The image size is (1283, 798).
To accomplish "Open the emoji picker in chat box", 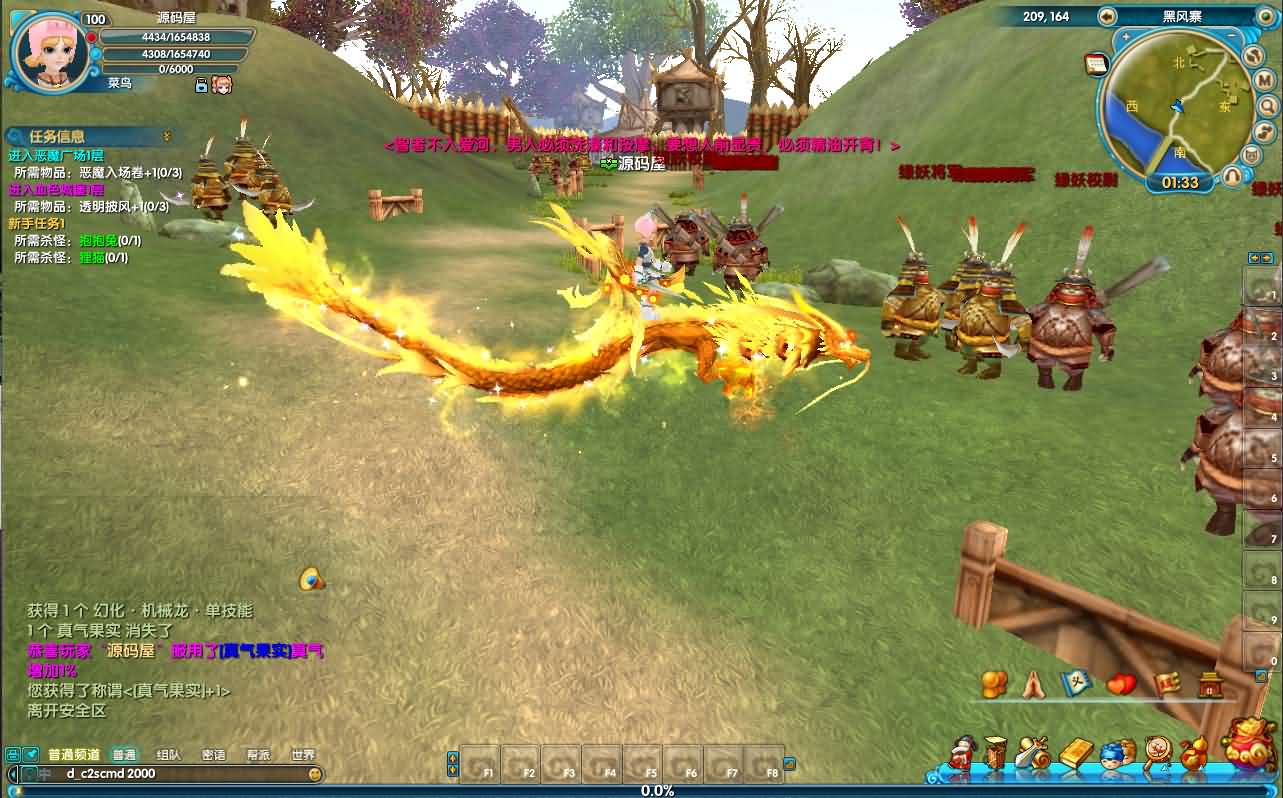I will [x=315, y=774].
